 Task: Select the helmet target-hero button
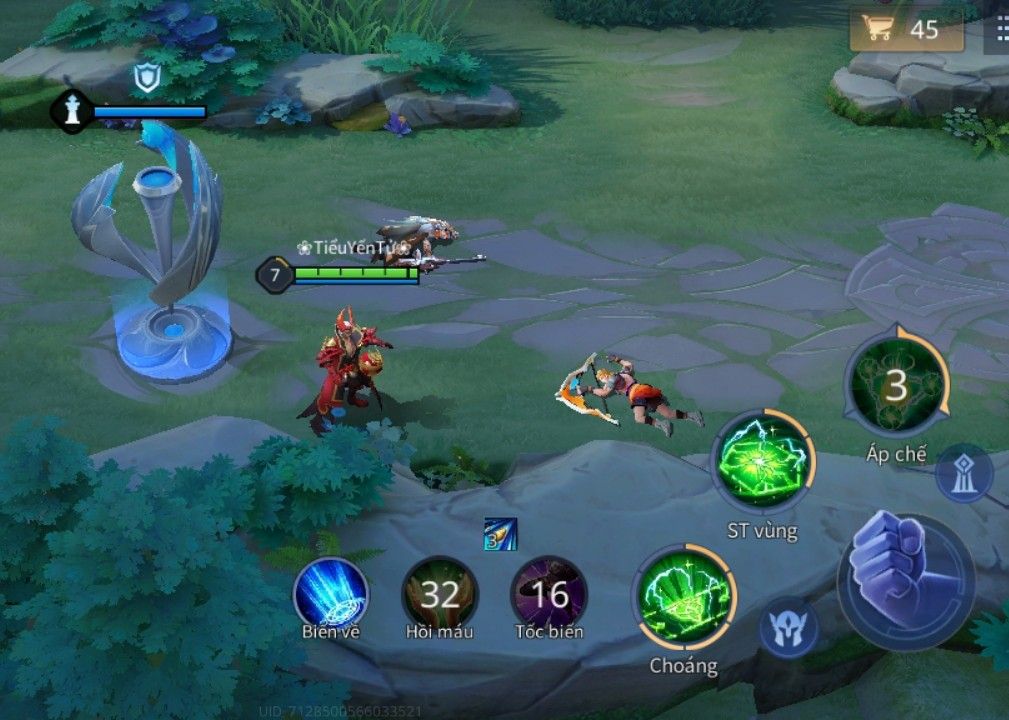click(789, 628)
